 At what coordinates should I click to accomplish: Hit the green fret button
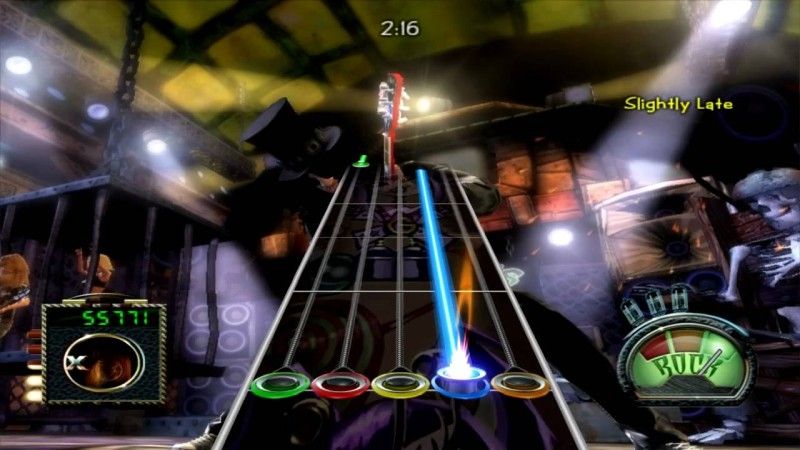point(280,383)
